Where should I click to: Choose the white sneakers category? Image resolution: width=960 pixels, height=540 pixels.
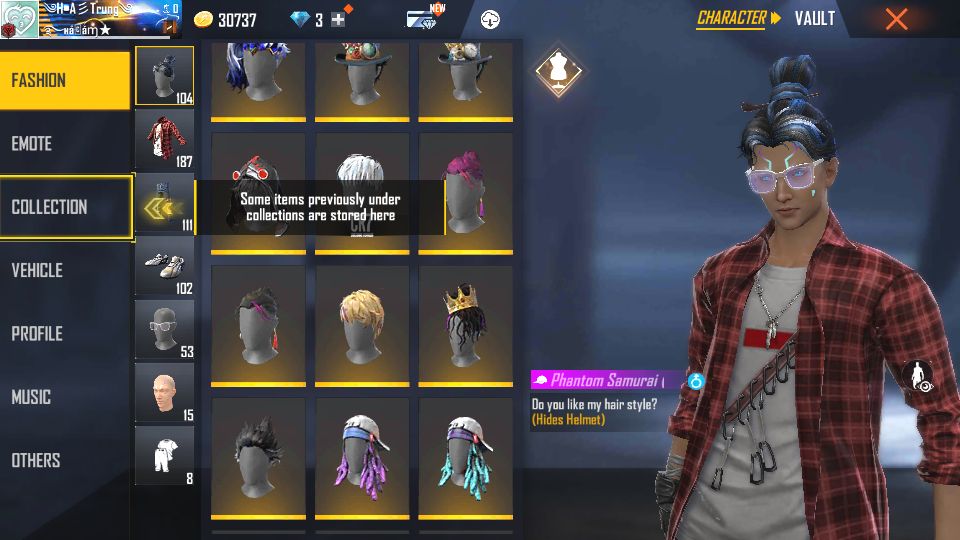point(164,266)
